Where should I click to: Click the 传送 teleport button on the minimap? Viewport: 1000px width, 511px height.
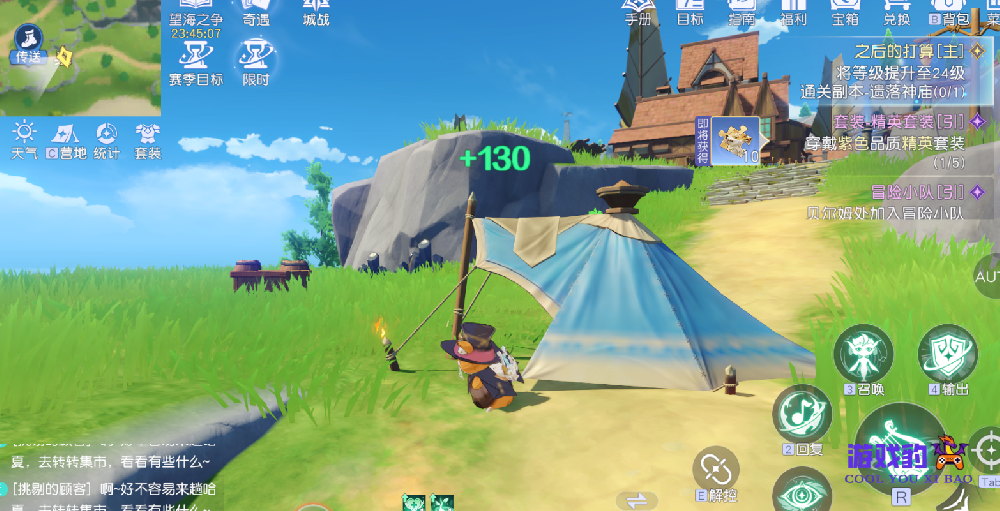pyautogui.click(x=28, y=45)
